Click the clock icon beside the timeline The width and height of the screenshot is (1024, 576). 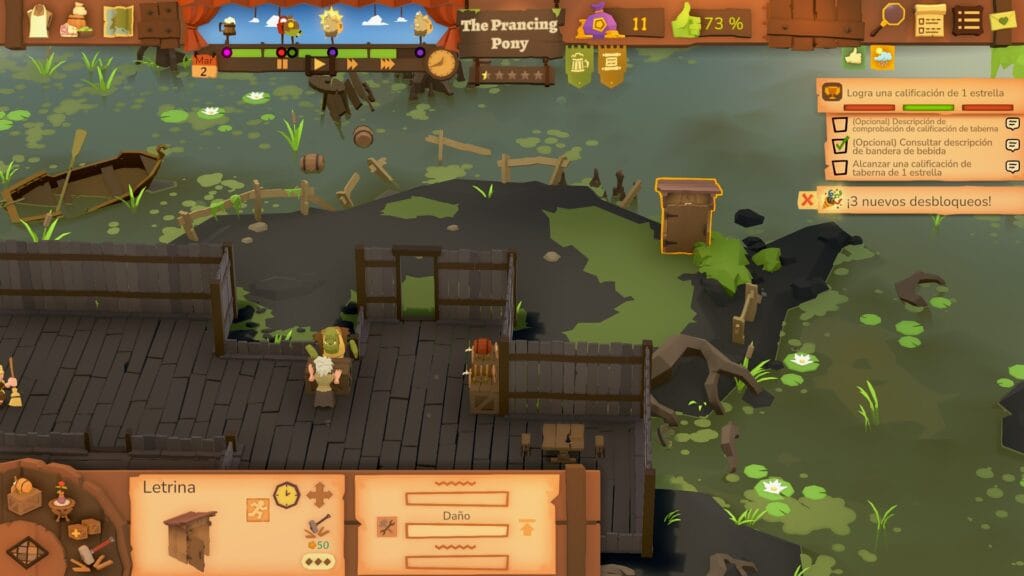coord(440,63)
